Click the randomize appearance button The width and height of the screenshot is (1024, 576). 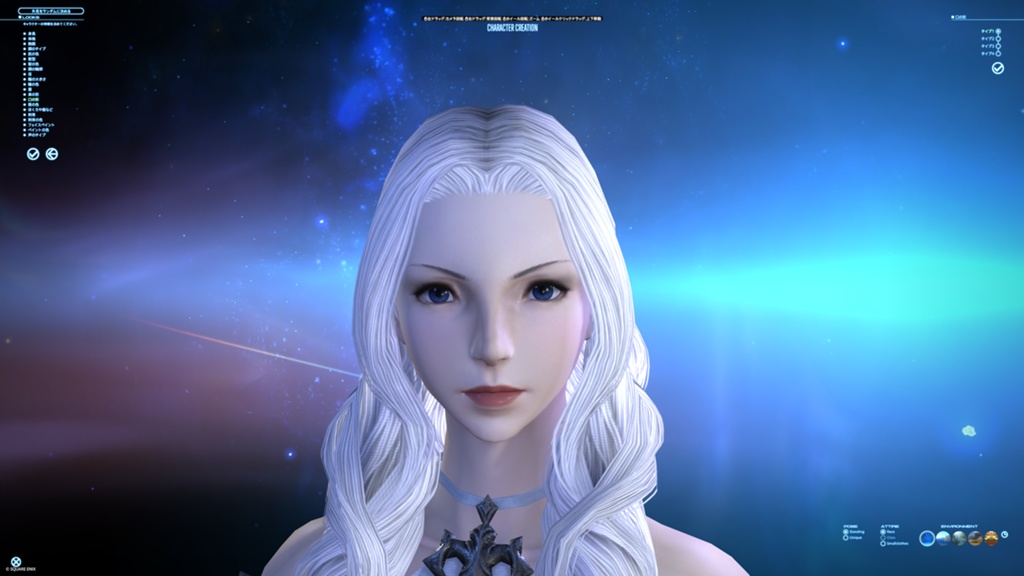(x=51, y=11)
